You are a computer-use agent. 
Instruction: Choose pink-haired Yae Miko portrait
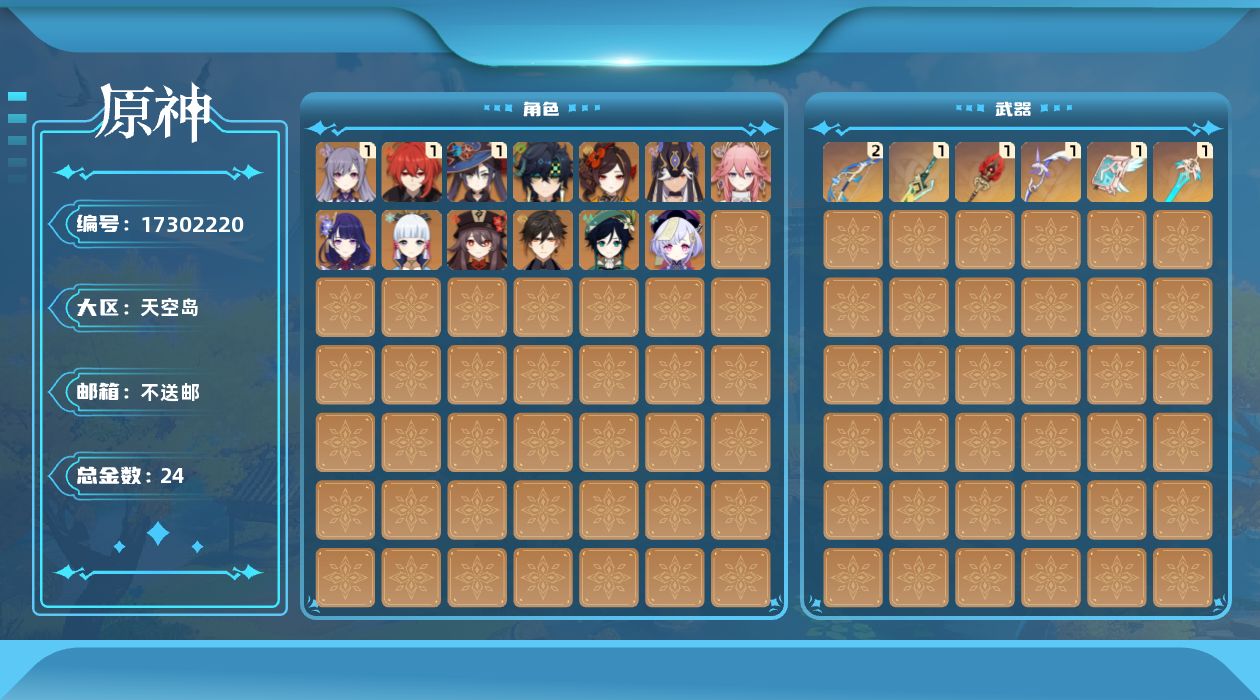coord(741,172)
